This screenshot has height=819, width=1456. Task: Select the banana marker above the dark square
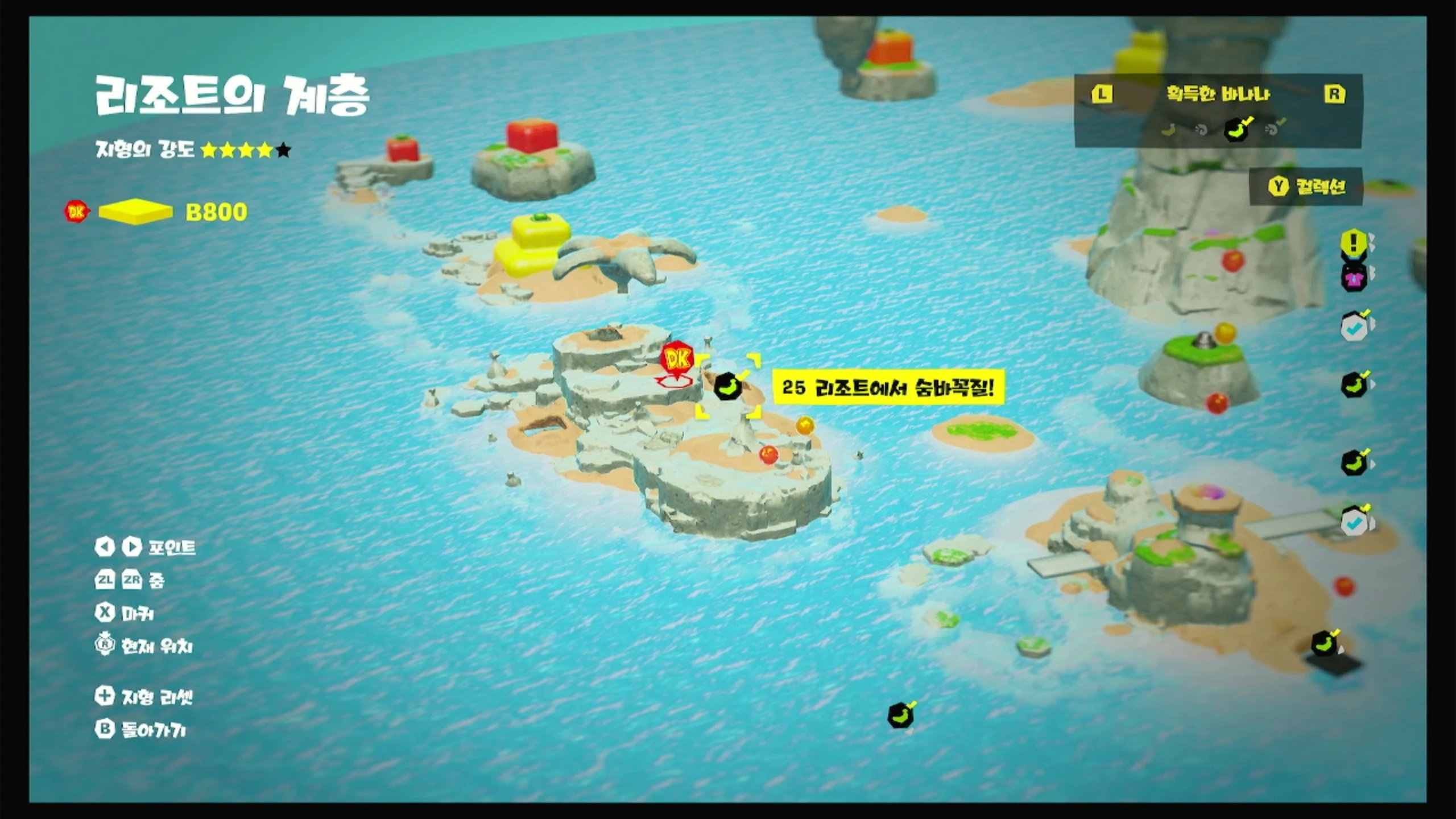[x=1324, y=644]
